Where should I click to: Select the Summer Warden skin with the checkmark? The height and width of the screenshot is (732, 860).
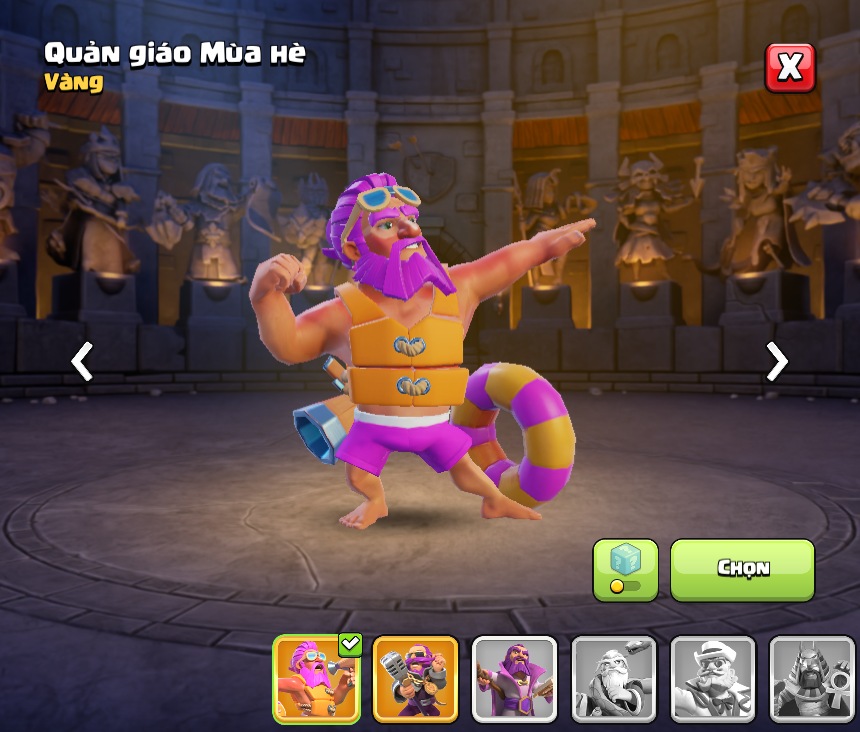pyautogui.click(x=316, y=679)
